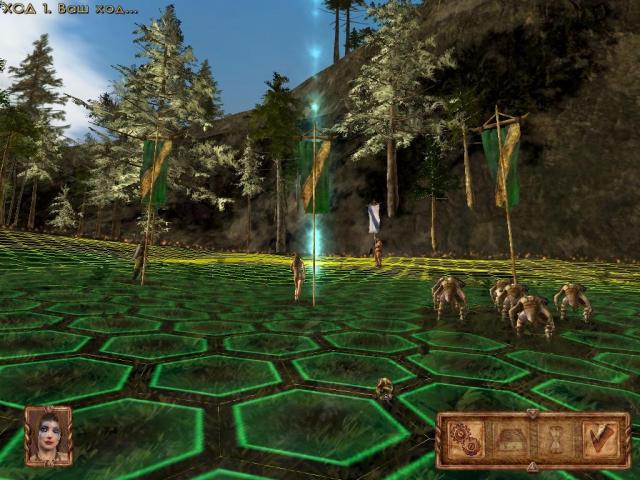The height and width of the screenshot is (480, 640).
Task: Click the up arrow atop the command panel
Action: [532, 414]
